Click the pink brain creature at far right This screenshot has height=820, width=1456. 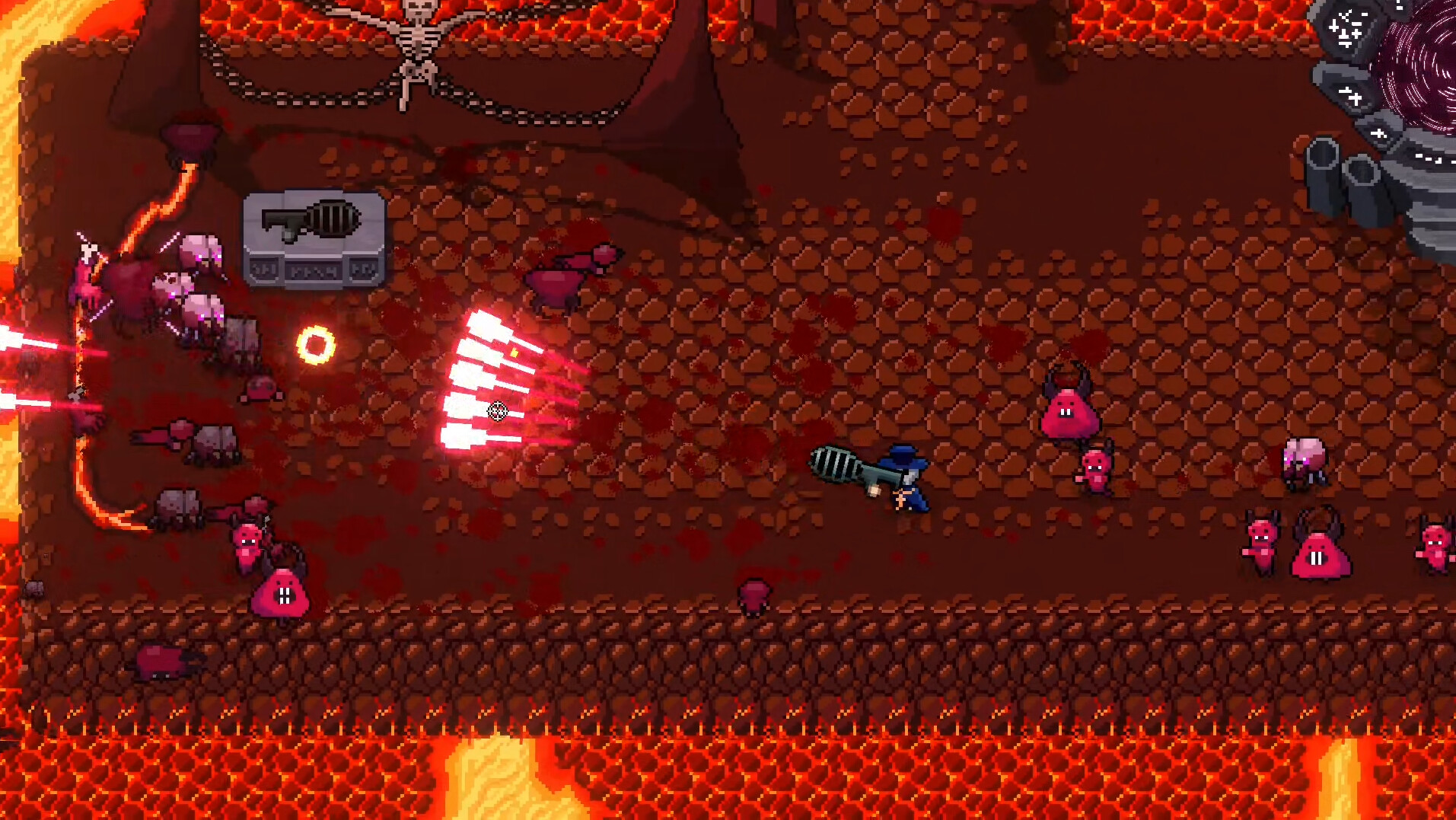coord(1306,457)
